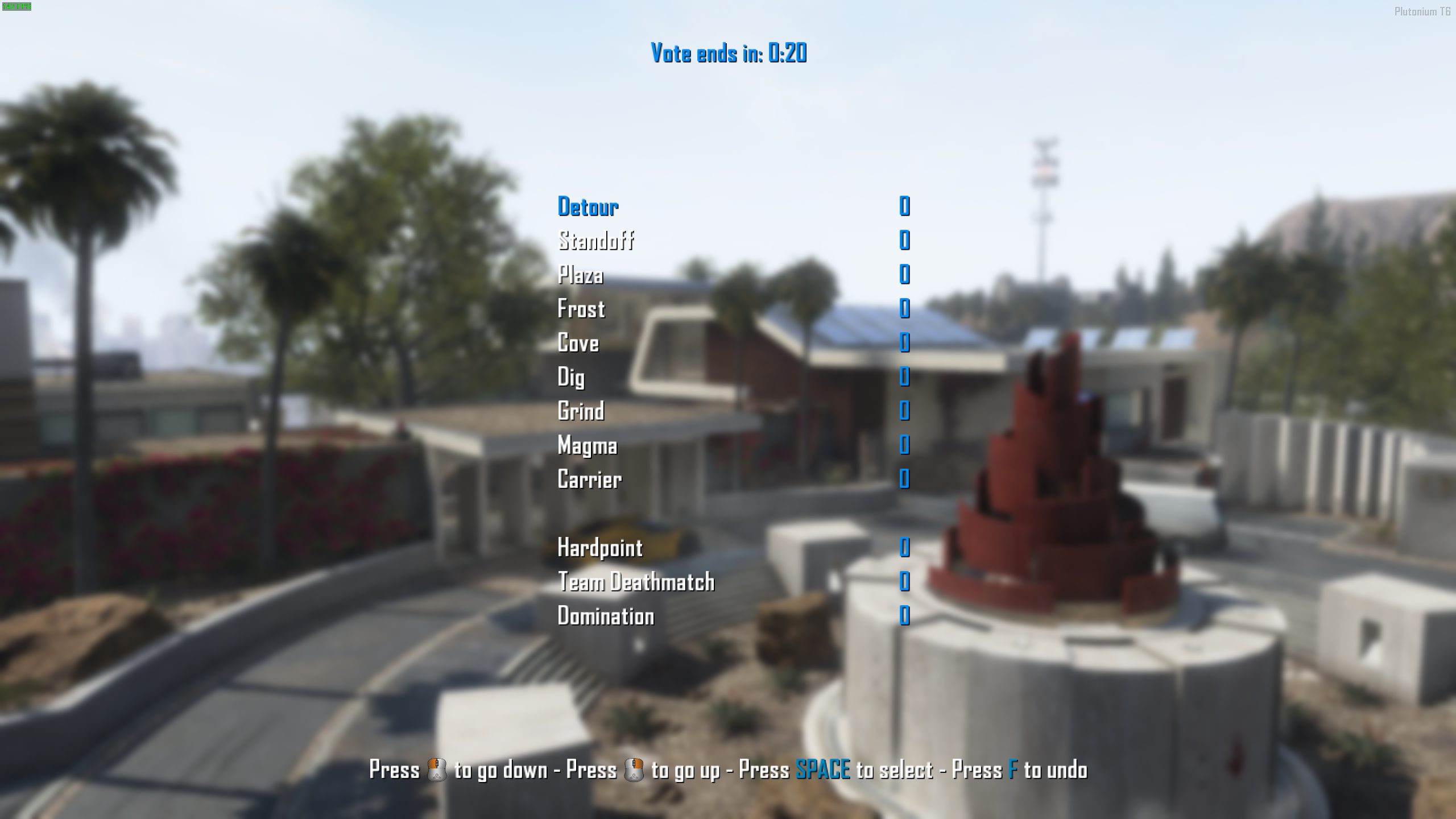
Task: Choose the Cove map
Action: click(x=578, y=344)
